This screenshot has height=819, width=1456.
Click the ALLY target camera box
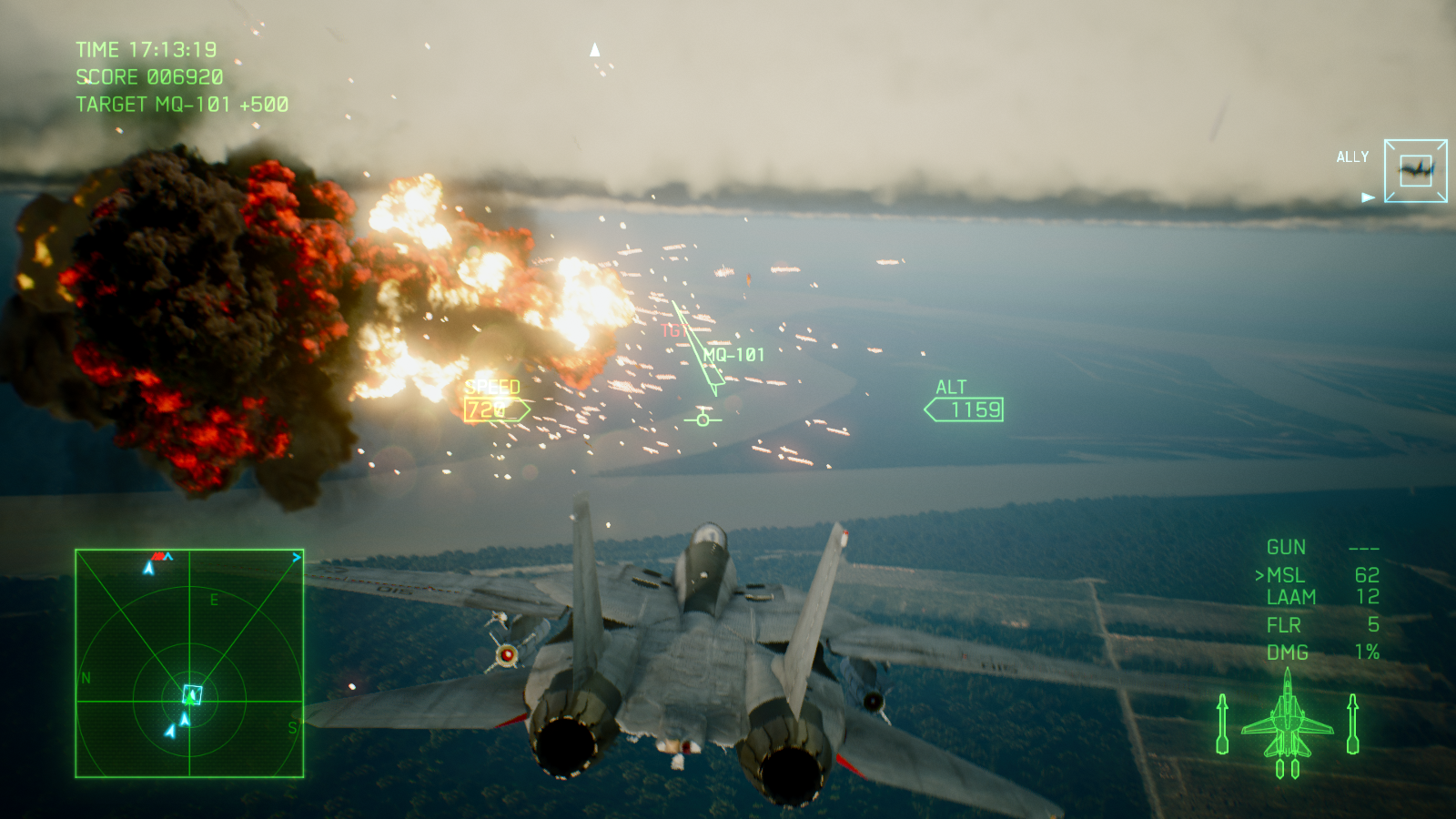(1415, 170)
